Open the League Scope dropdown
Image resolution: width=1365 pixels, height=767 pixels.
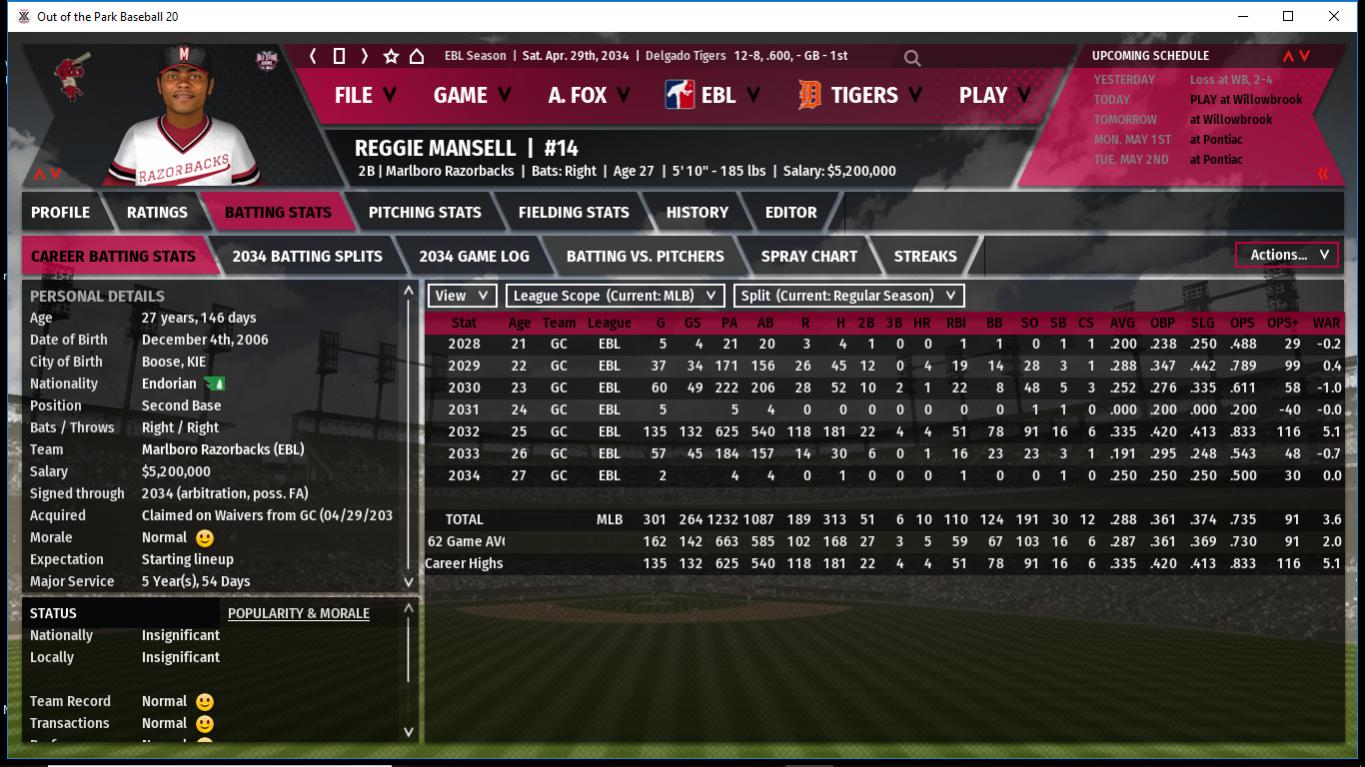coord(615,296)
